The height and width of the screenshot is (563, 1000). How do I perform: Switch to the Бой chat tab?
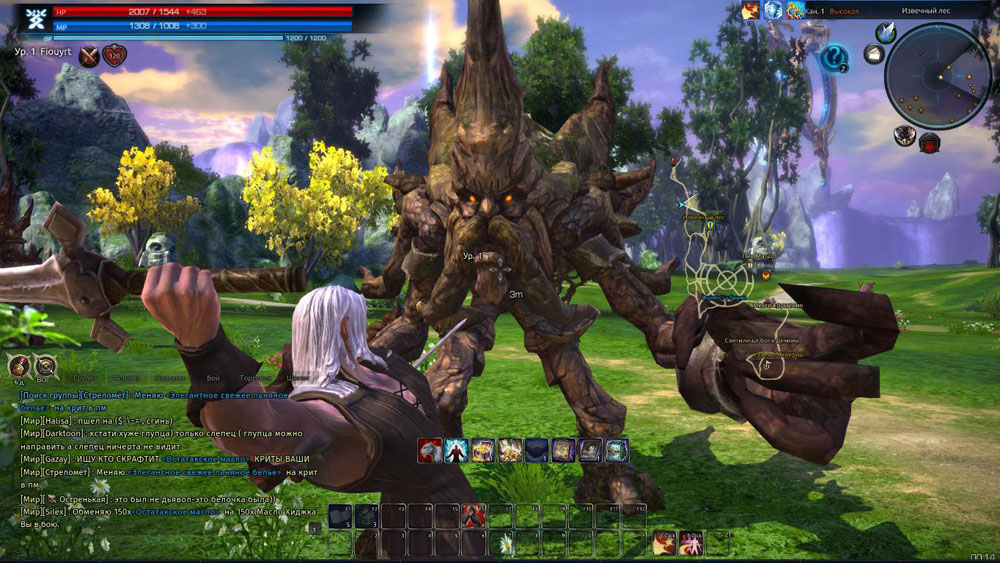tap(213, 379)
